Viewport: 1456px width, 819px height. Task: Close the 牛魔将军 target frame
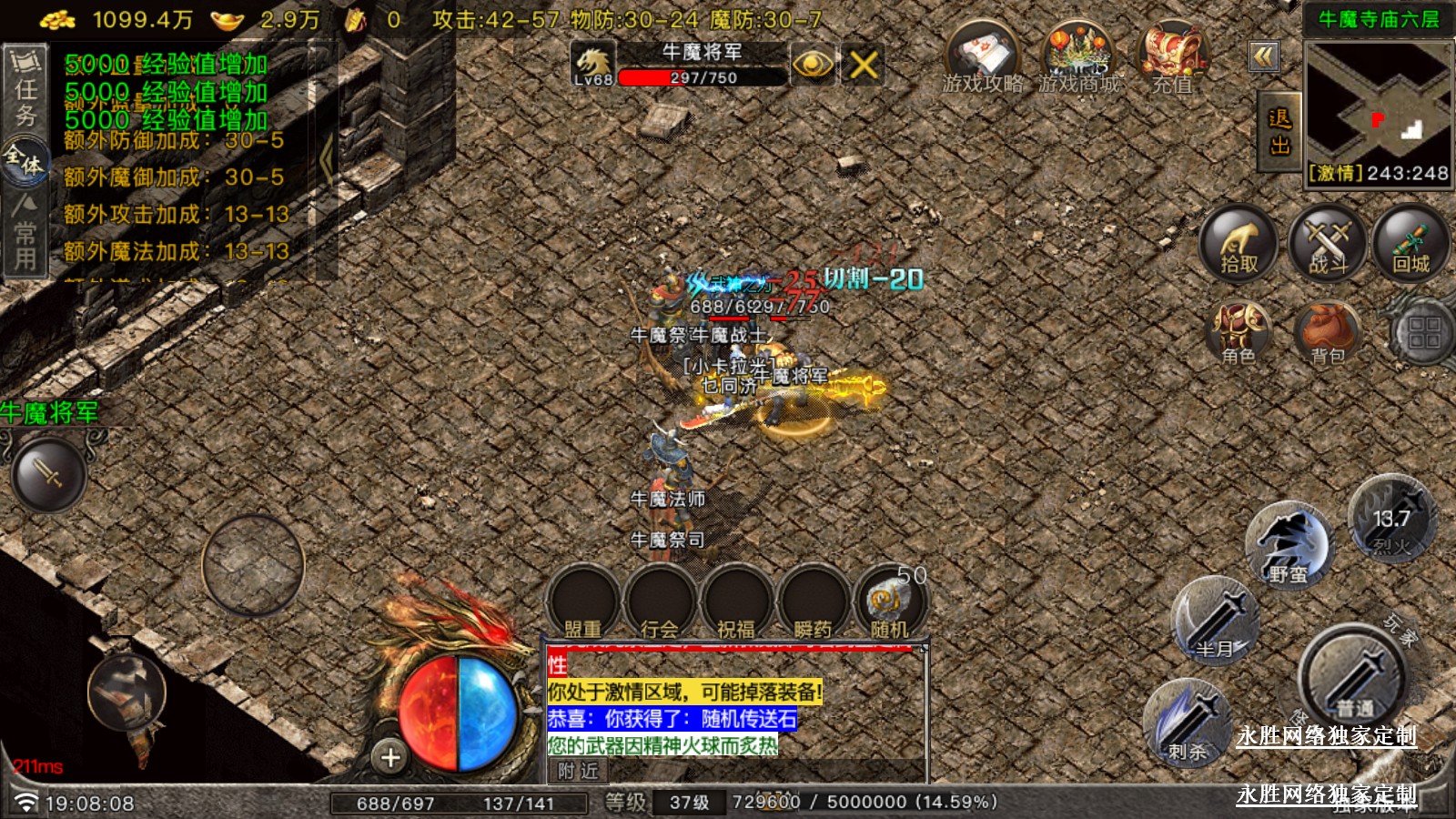[x=863, y=65]
